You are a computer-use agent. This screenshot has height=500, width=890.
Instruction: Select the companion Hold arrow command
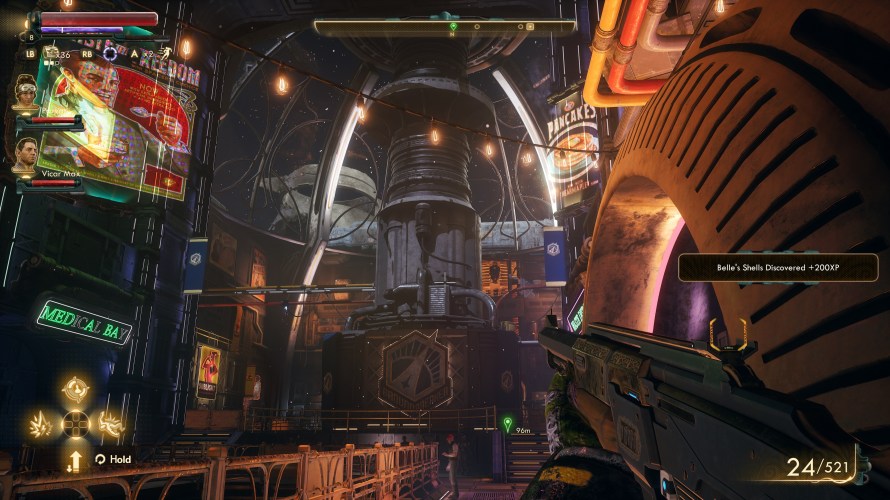[76, 460]
